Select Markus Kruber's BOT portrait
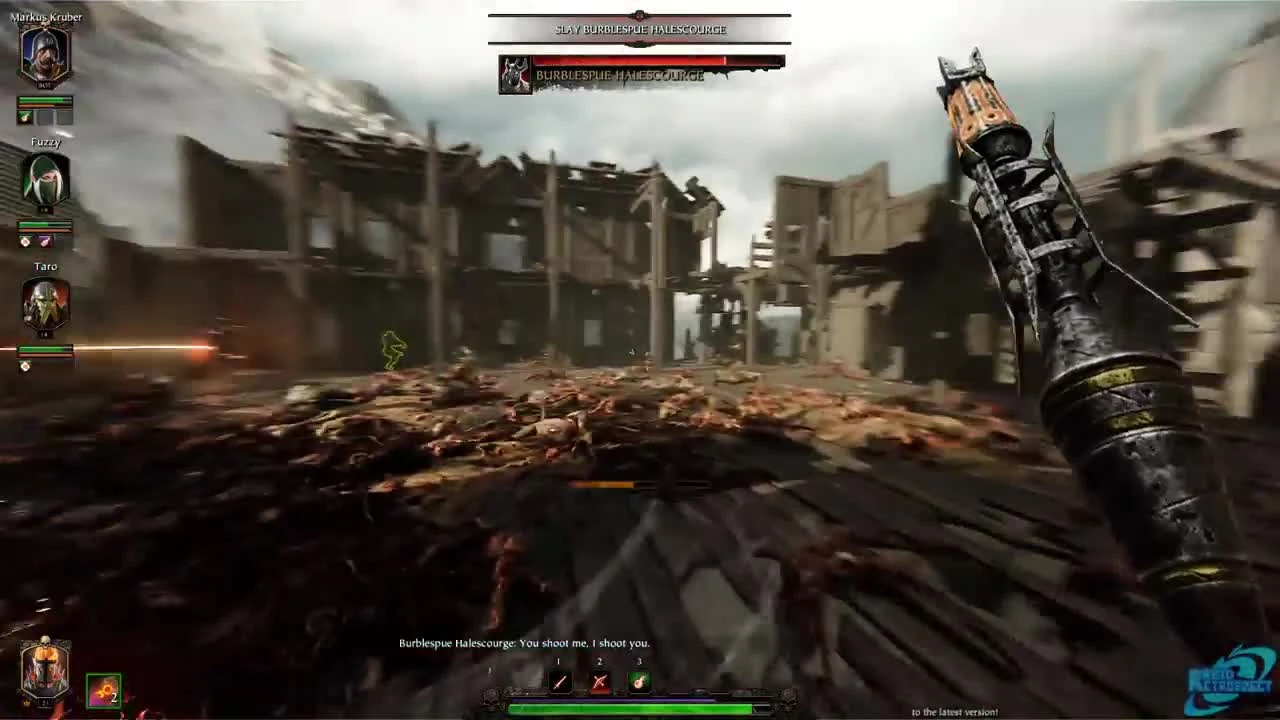 (x=45, y=55)
